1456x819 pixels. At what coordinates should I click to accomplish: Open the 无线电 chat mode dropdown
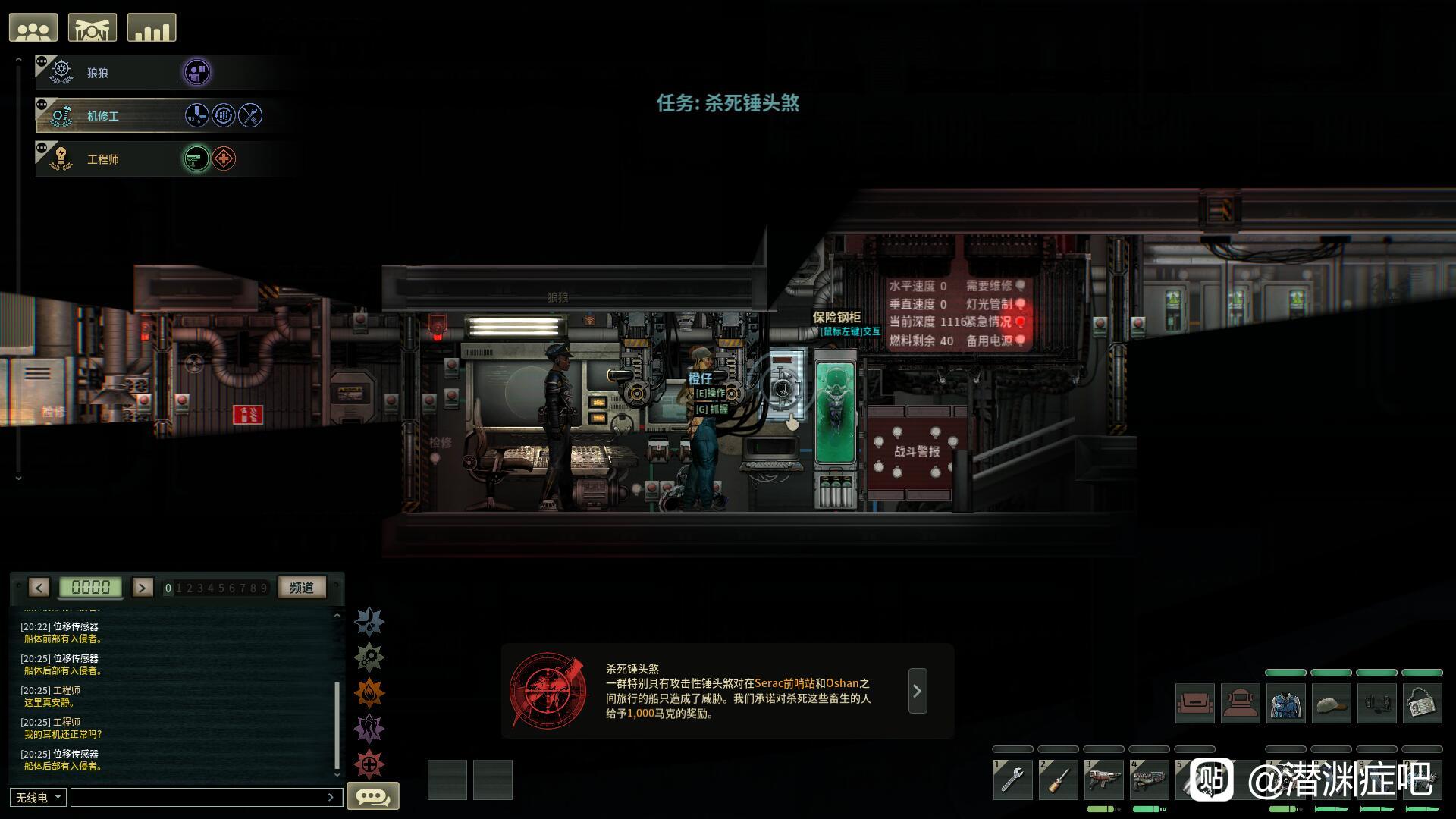(38, 798)
